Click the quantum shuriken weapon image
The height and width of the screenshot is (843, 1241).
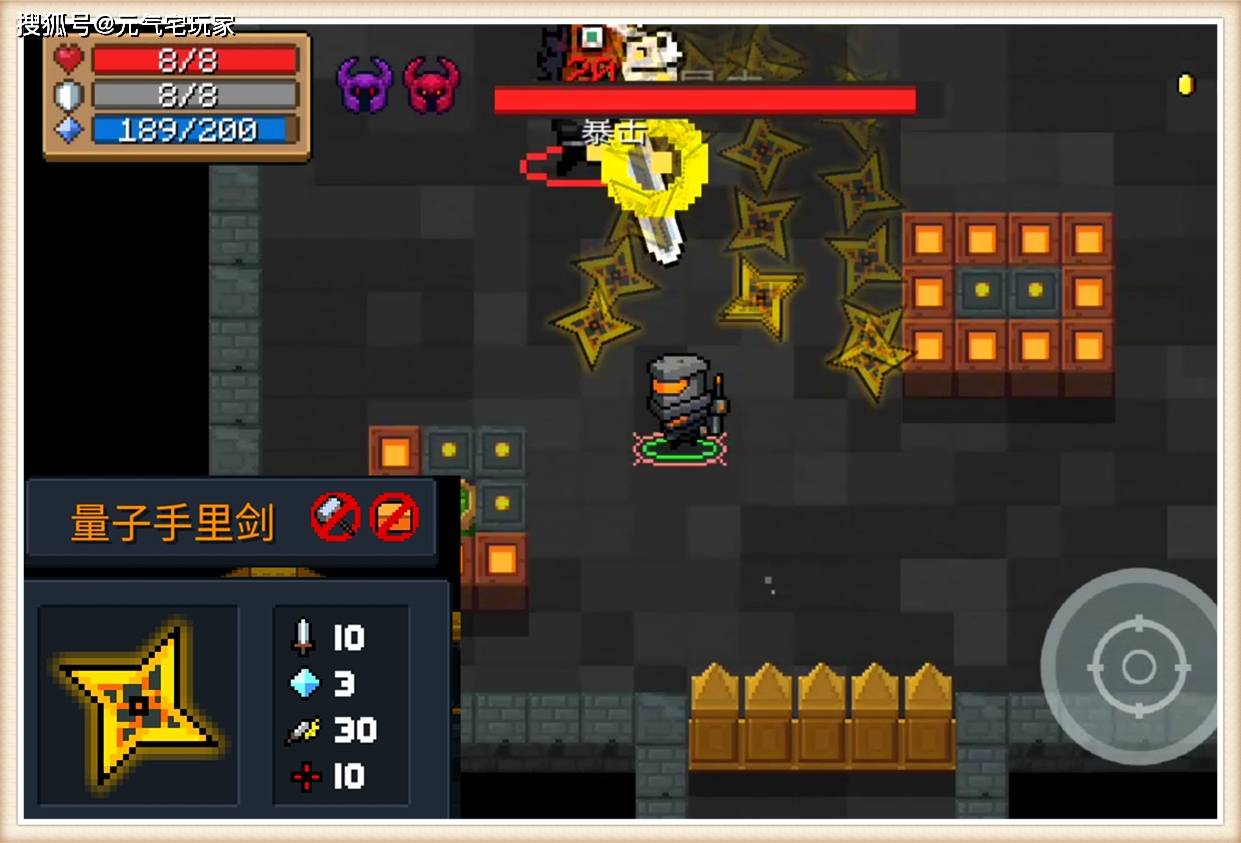138,705
